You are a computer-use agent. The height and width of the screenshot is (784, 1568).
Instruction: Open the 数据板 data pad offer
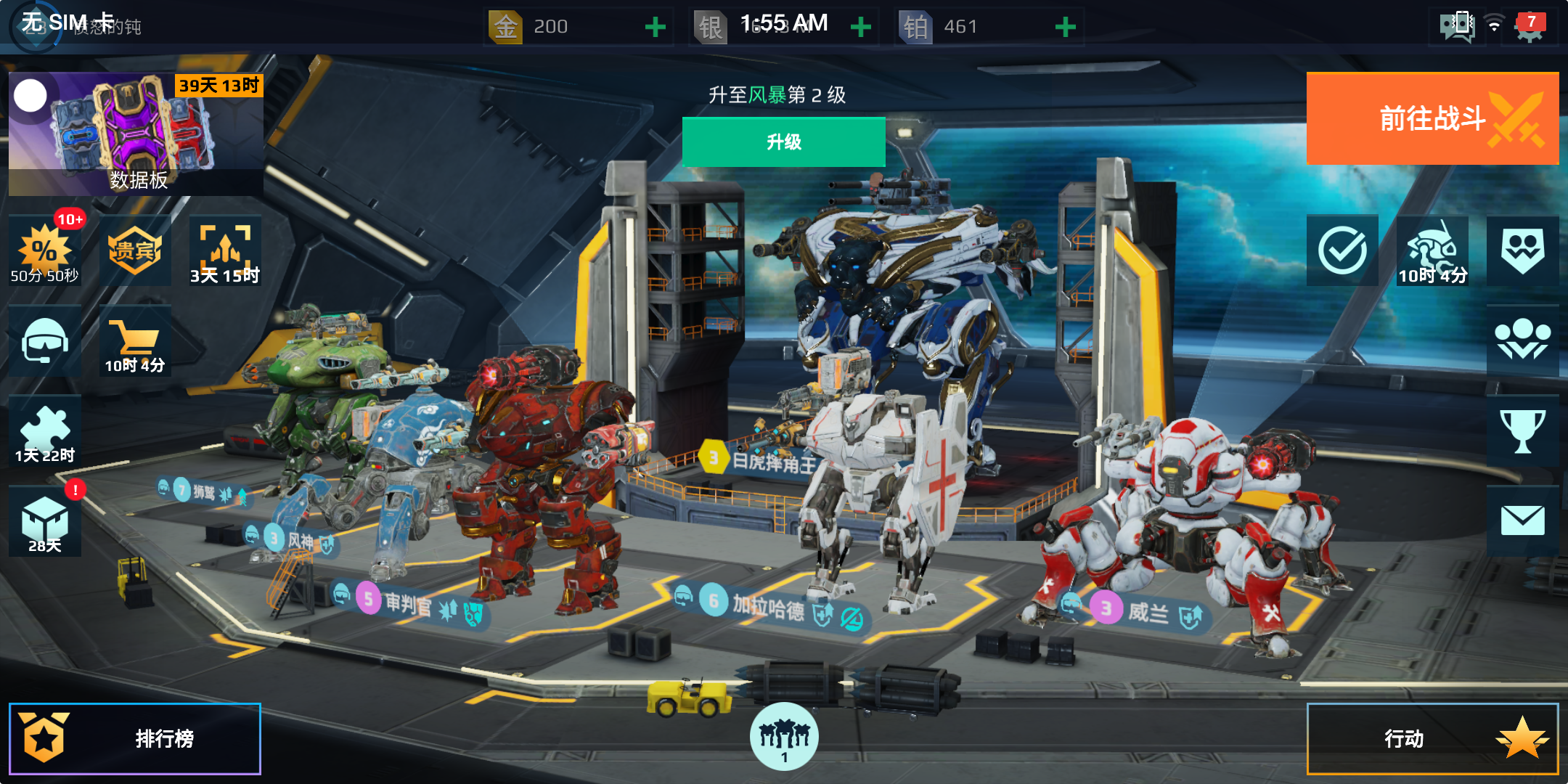136,134
